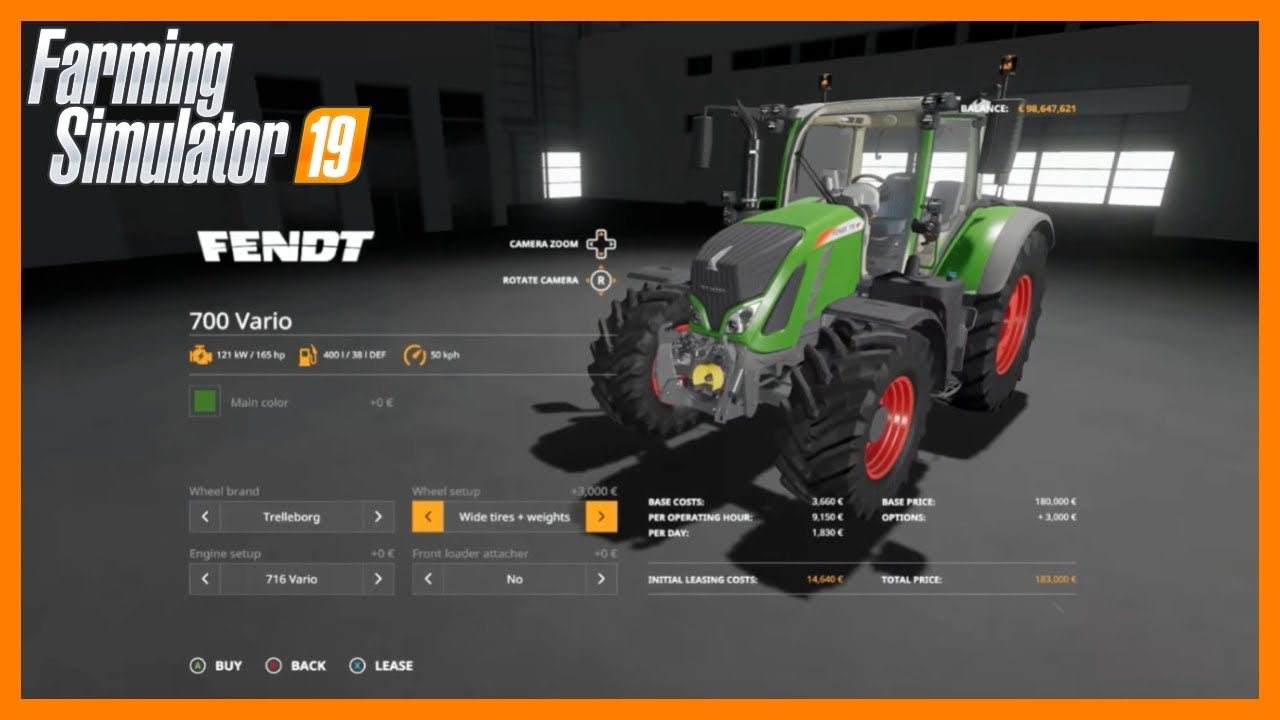Switch Wheel setup away from Wide tires + weights
The image size is (1280, 720).
click(601, 516)
